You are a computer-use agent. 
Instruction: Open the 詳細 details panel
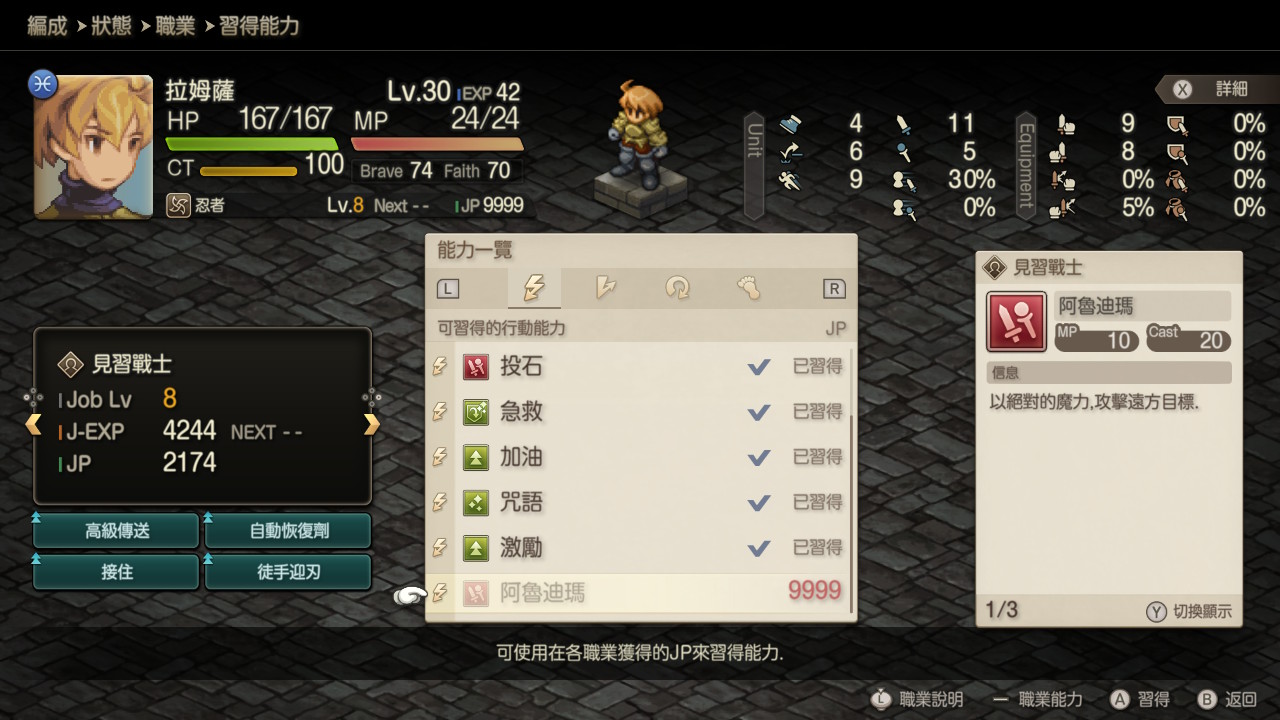pyautogui.click(x=1212, y=89)
